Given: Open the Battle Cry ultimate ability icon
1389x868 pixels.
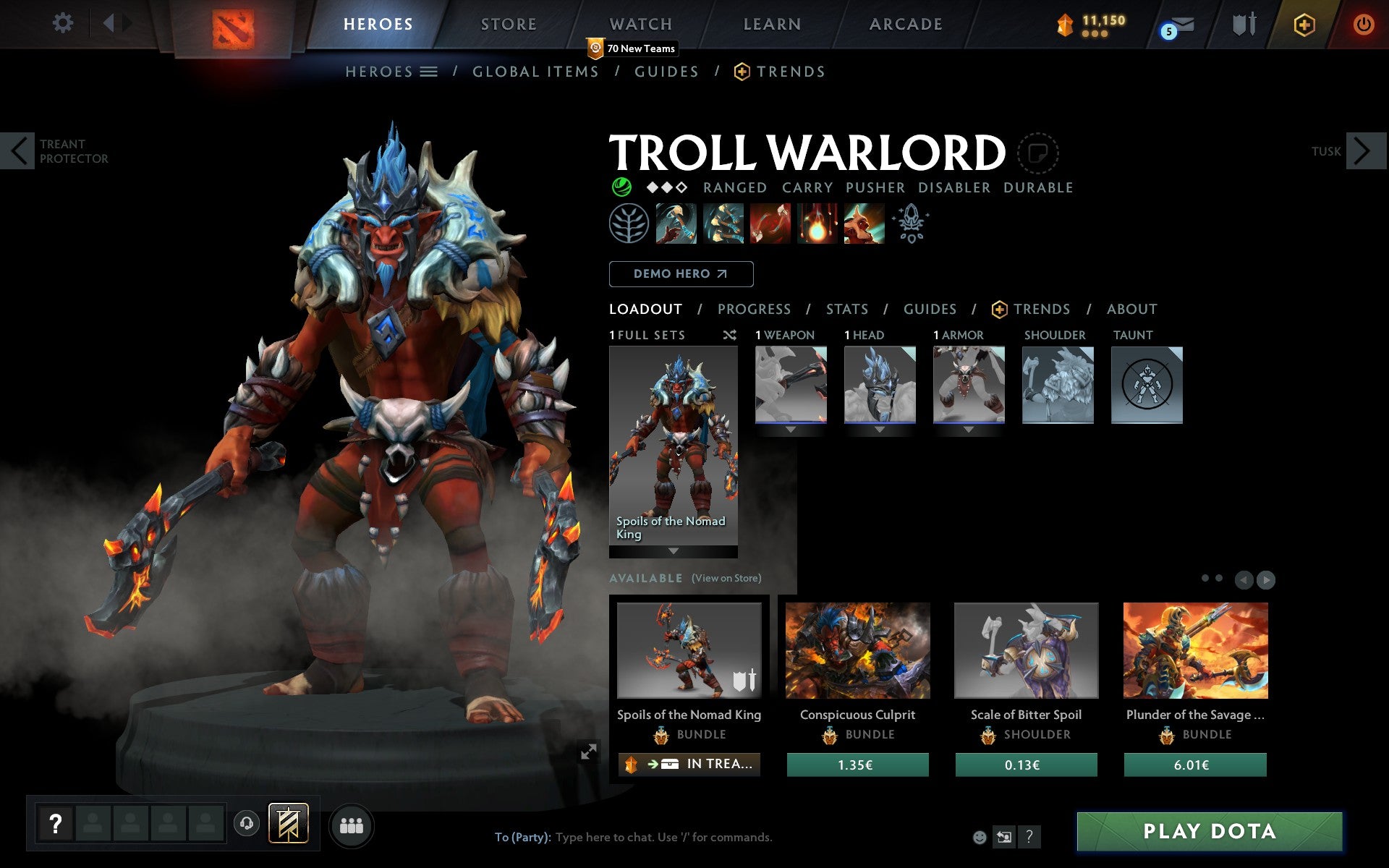Looking at the screenshot, I should 865,224.
